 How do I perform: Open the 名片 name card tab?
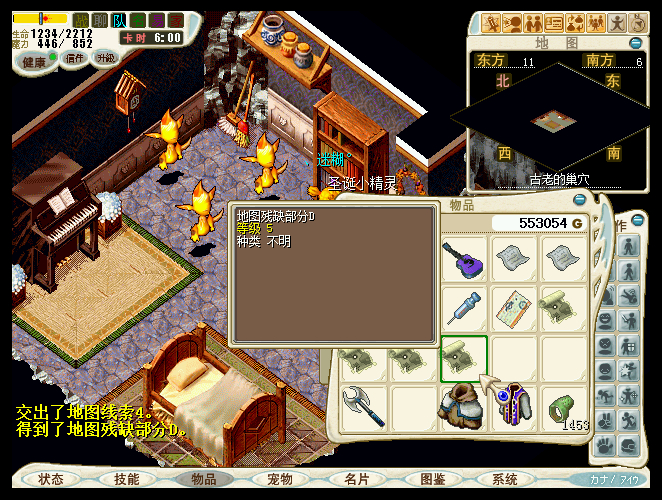click(x=357, y=480)
